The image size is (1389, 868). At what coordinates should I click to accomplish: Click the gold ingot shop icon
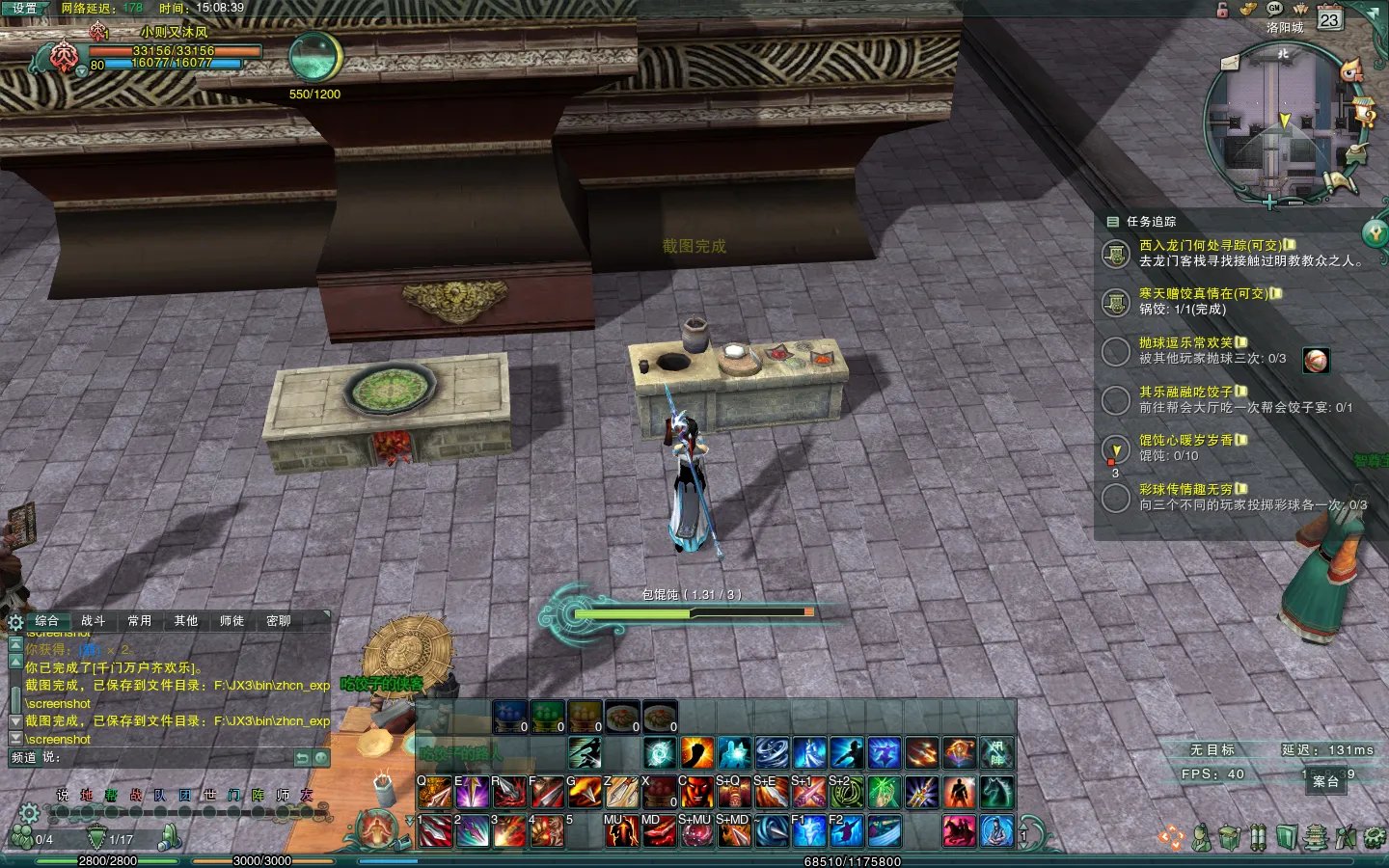[1248, 9]
